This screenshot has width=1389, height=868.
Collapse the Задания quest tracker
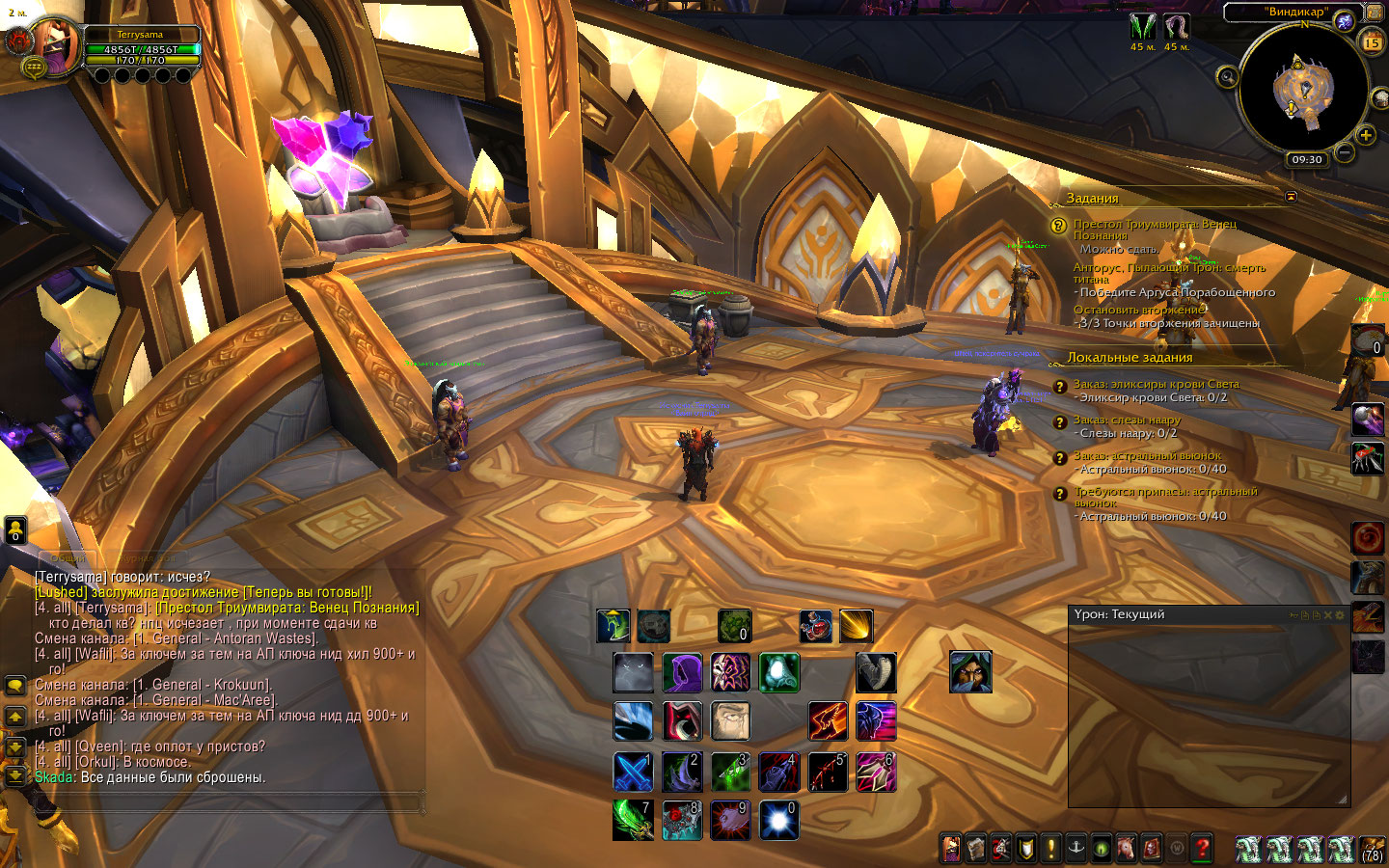point(1291,197)
